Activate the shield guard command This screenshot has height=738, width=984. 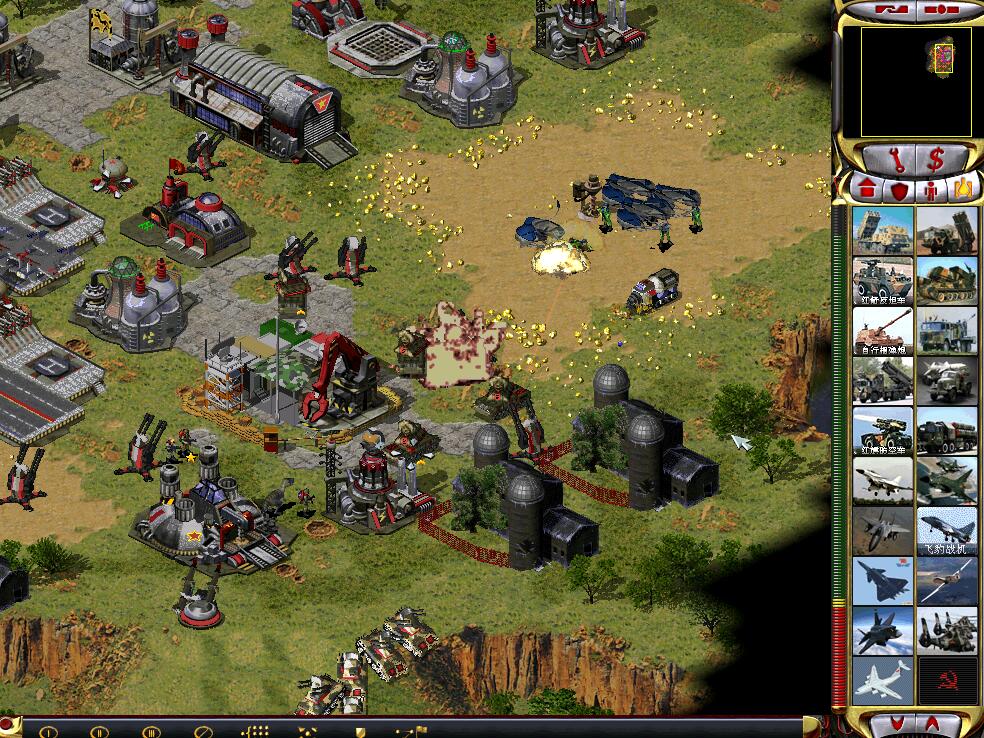pos(361,730)
